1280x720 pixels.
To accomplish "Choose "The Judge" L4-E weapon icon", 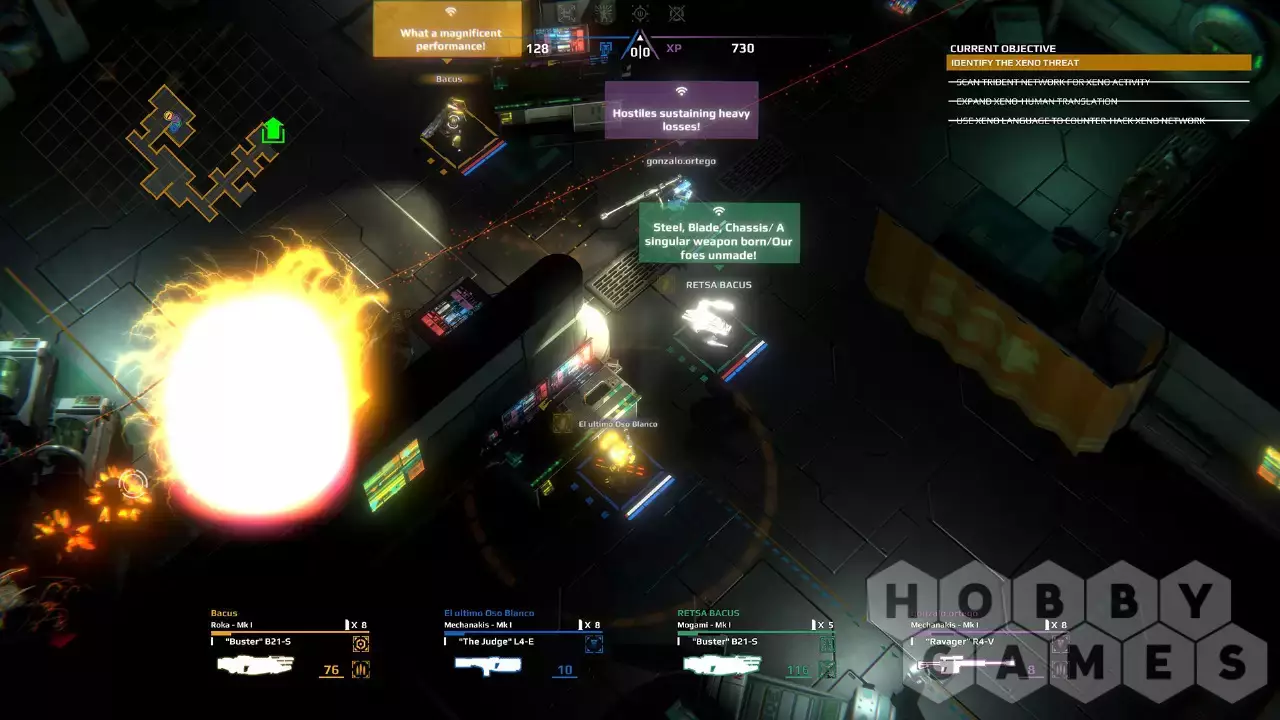I will point(488,666).
